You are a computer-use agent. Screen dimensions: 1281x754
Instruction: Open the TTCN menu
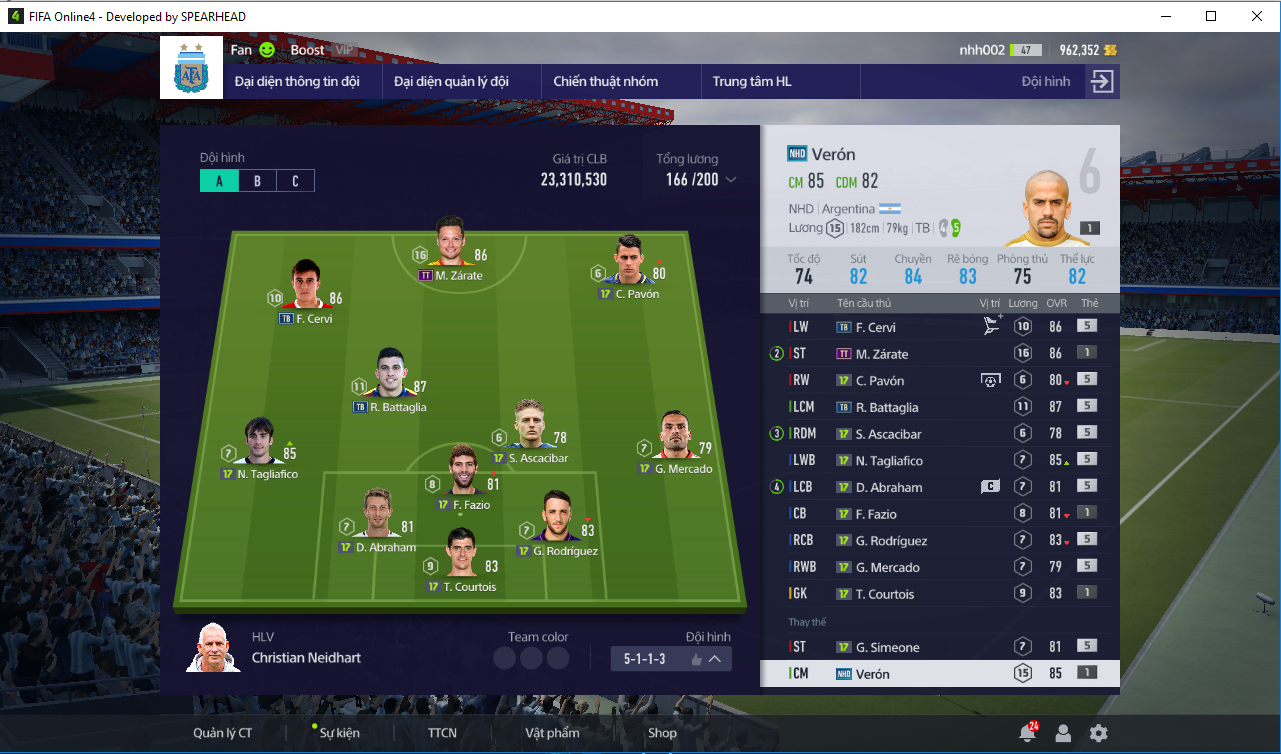click(x=443, y=733)
